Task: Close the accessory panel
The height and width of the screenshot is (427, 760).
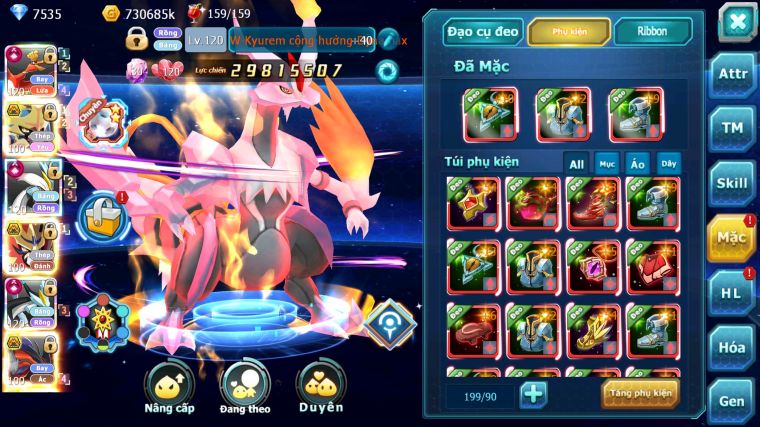Action: tap(736, 21)
